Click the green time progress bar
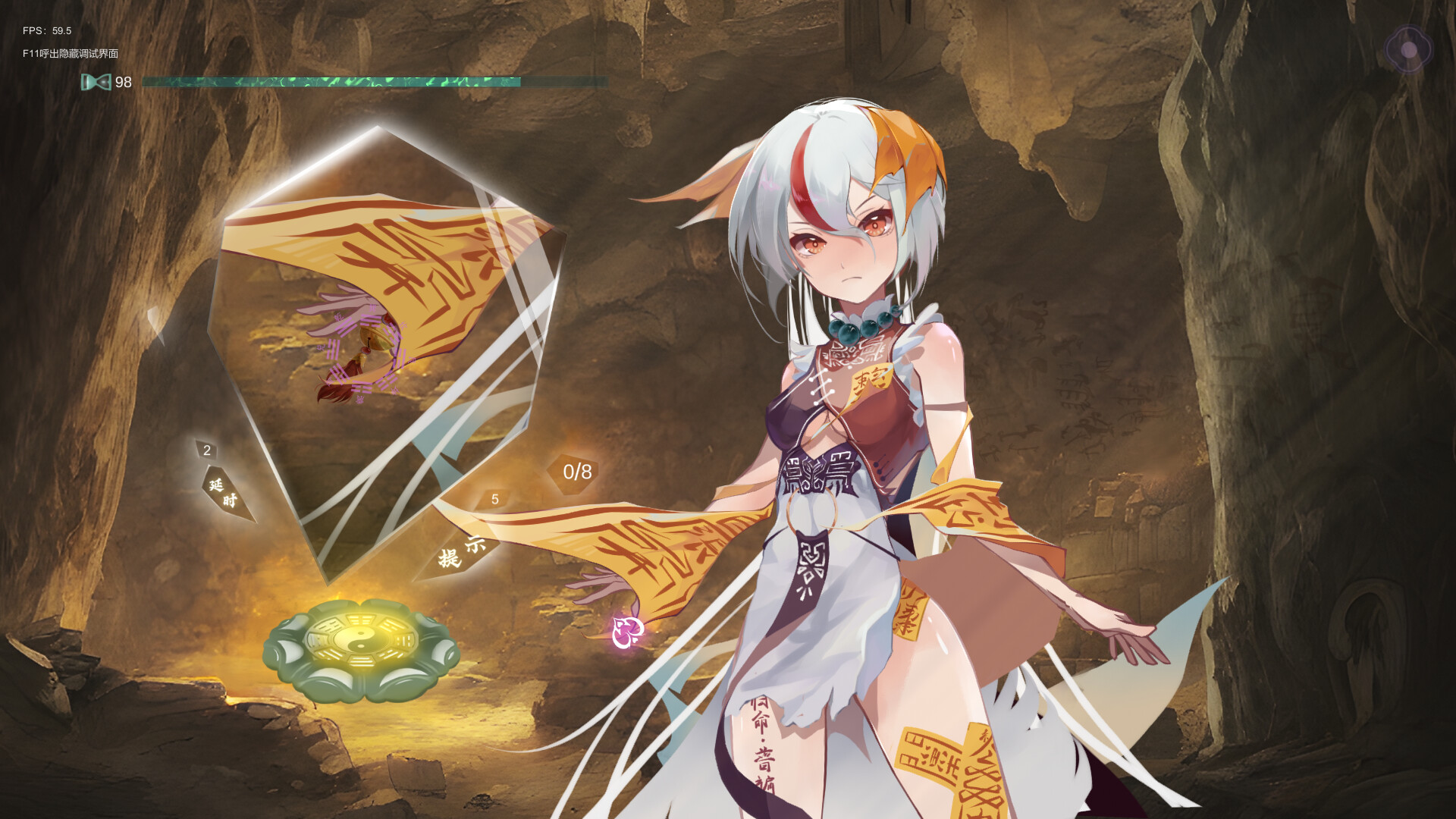 click(x=334, y=81)
